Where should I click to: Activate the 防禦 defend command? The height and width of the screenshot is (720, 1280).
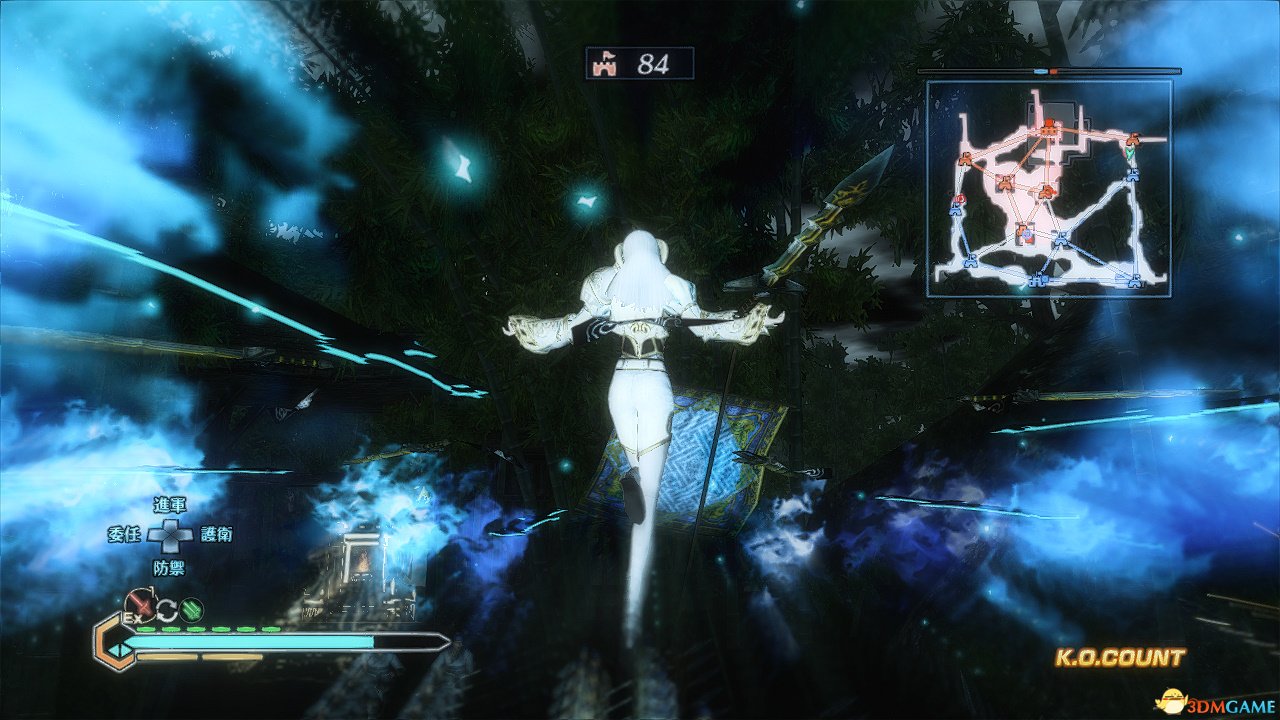[x=170, y=567]
